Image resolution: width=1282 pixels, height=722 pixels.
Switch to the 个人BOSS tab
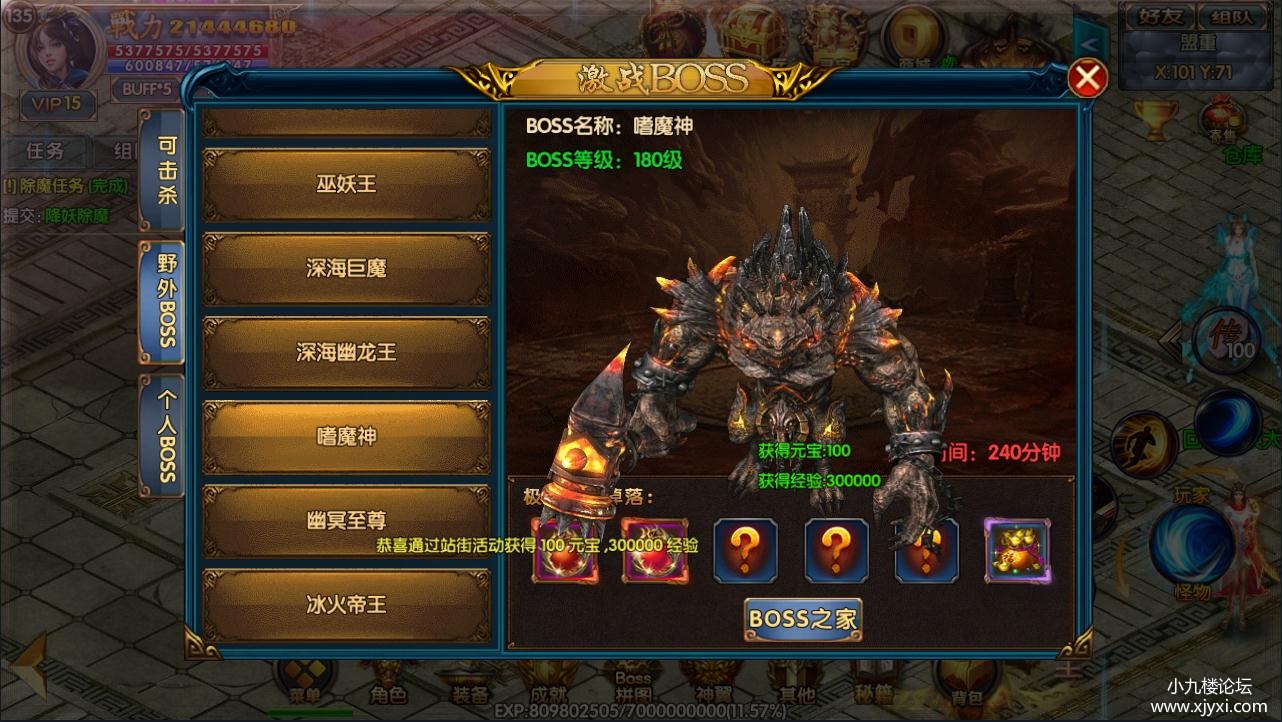[164, 435]
